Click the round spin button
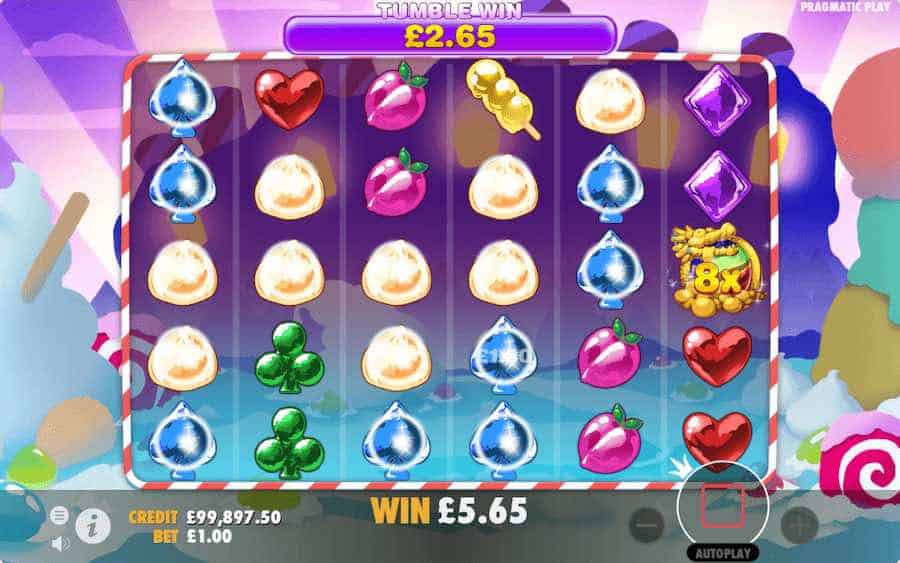 [723, 507]
